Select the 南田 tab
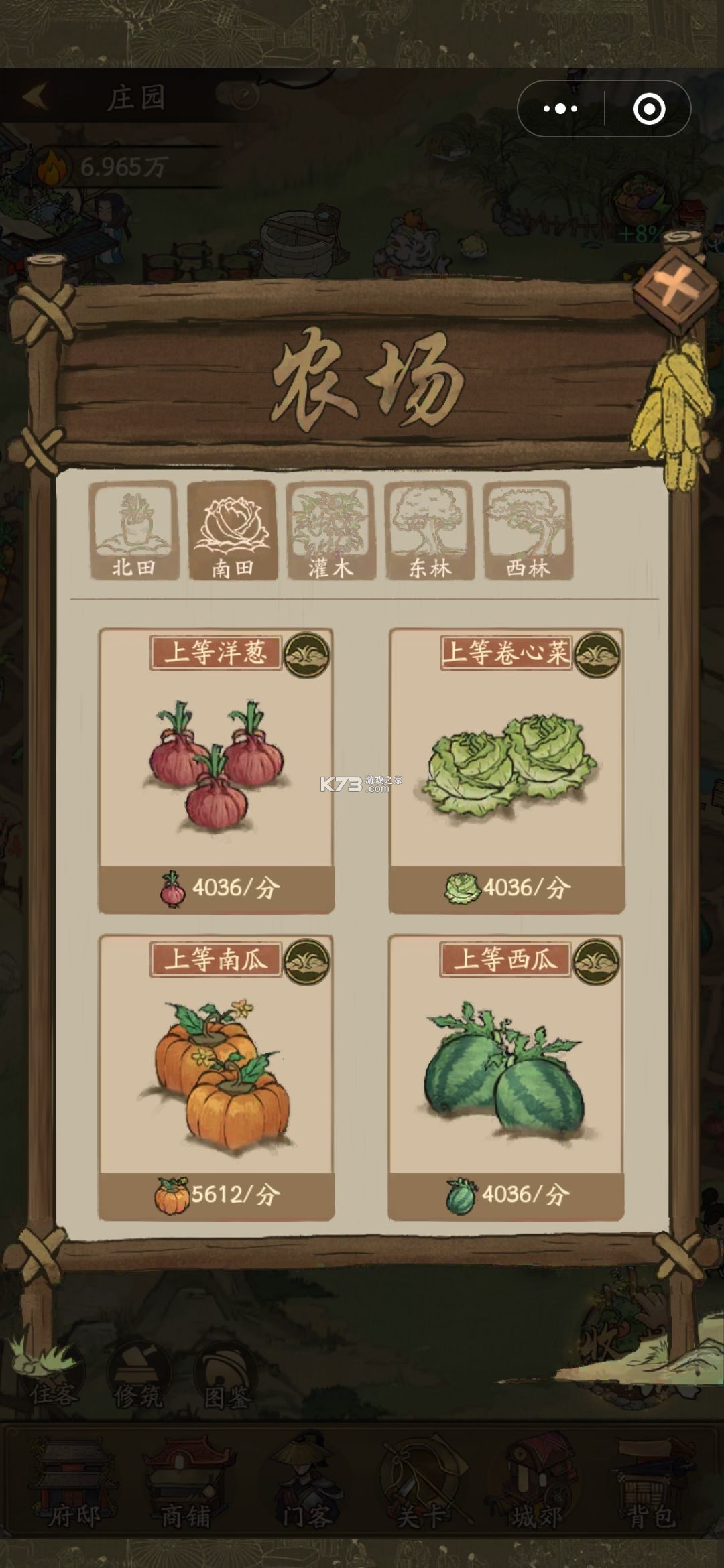This screenshot has height=1568, width=724. 232,531
